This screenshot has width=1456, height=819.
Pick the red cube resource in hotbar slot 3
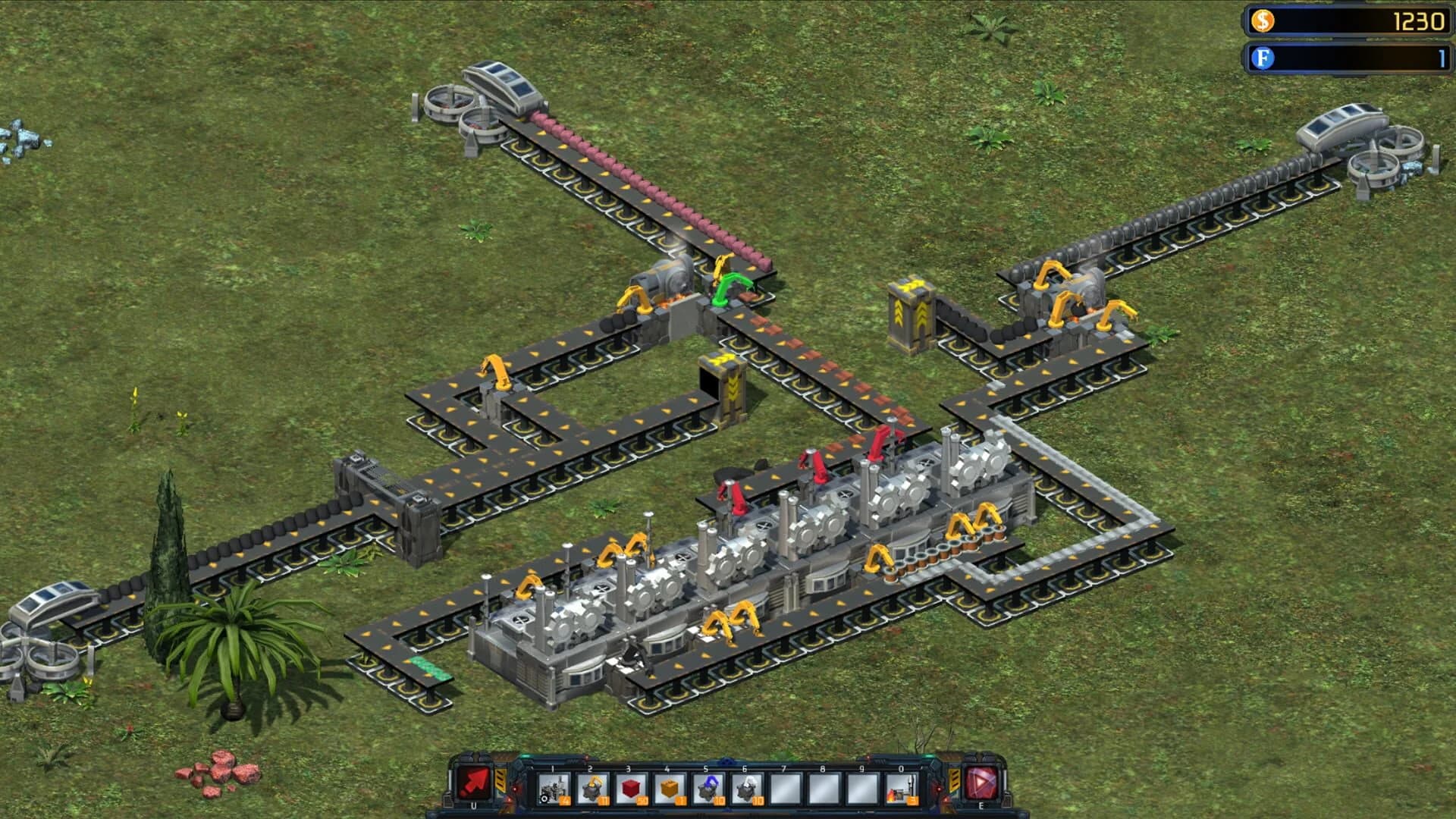(629, 786)
